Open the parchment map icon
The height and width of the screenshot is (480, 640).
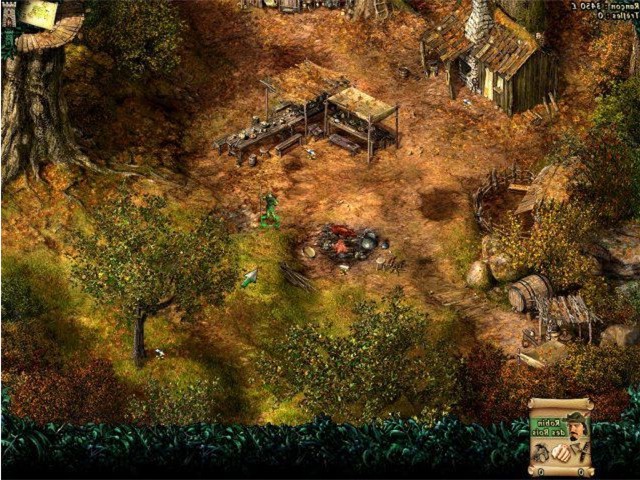(38, 13)
